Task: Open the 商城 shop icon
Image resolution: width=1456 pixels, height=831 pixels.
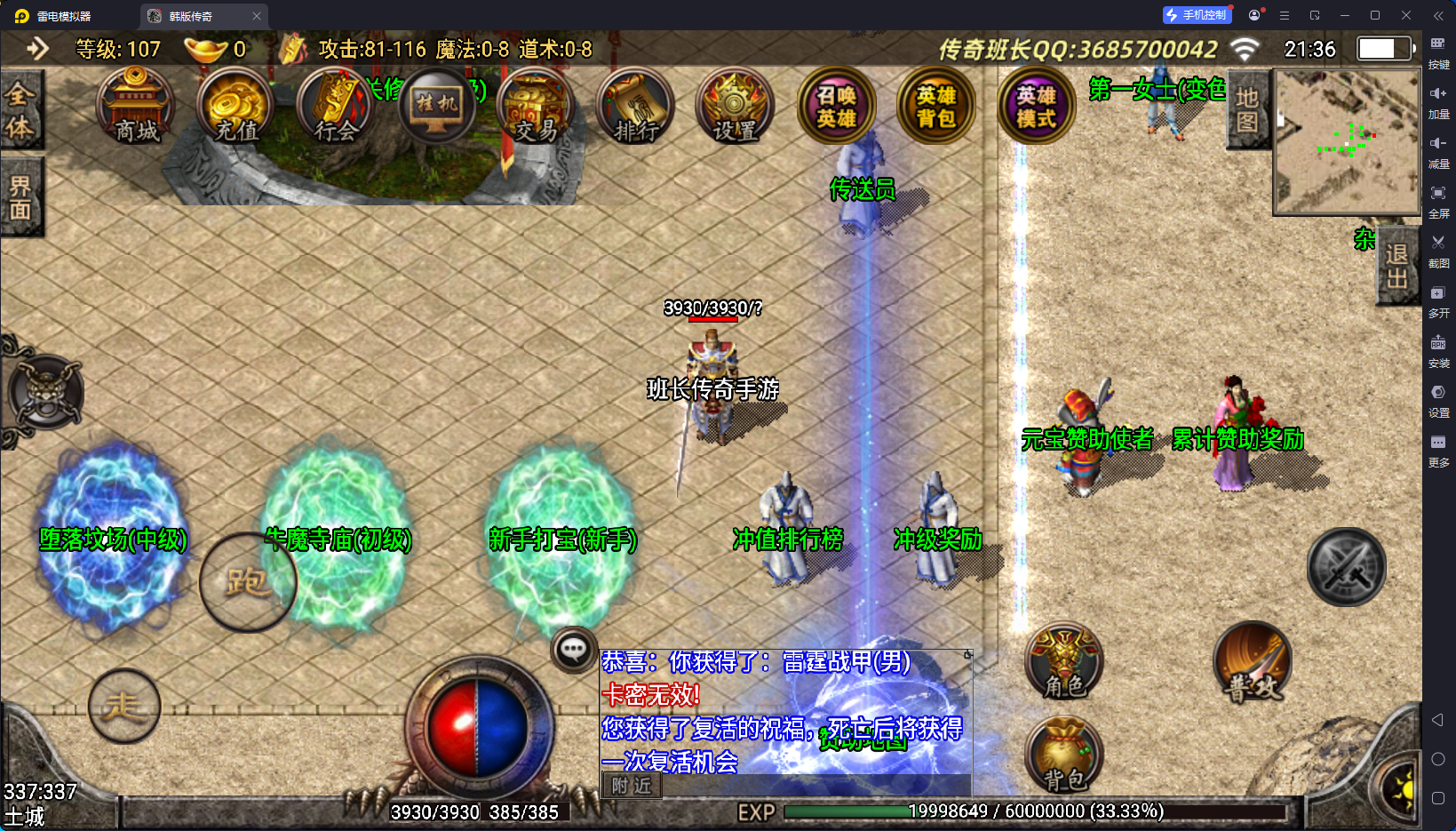Action: coord(135,107)
